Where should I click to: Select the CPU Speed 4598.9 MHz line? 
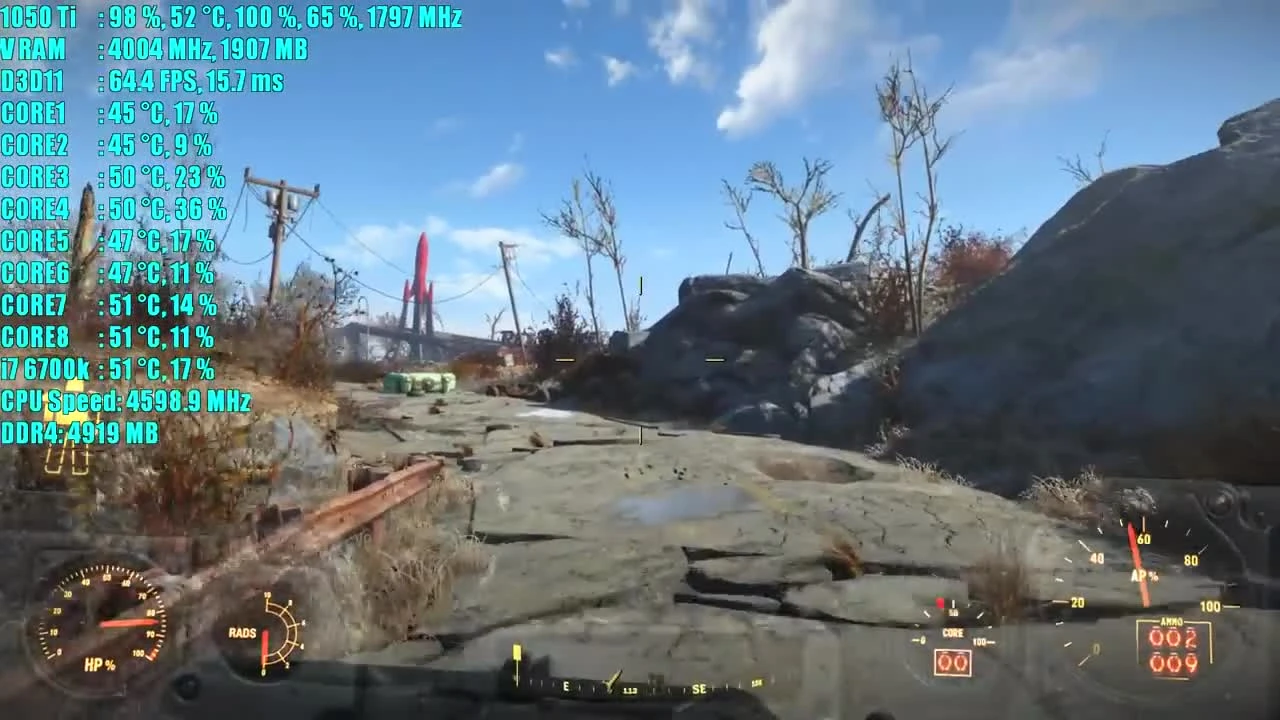(x=125, y=401)
